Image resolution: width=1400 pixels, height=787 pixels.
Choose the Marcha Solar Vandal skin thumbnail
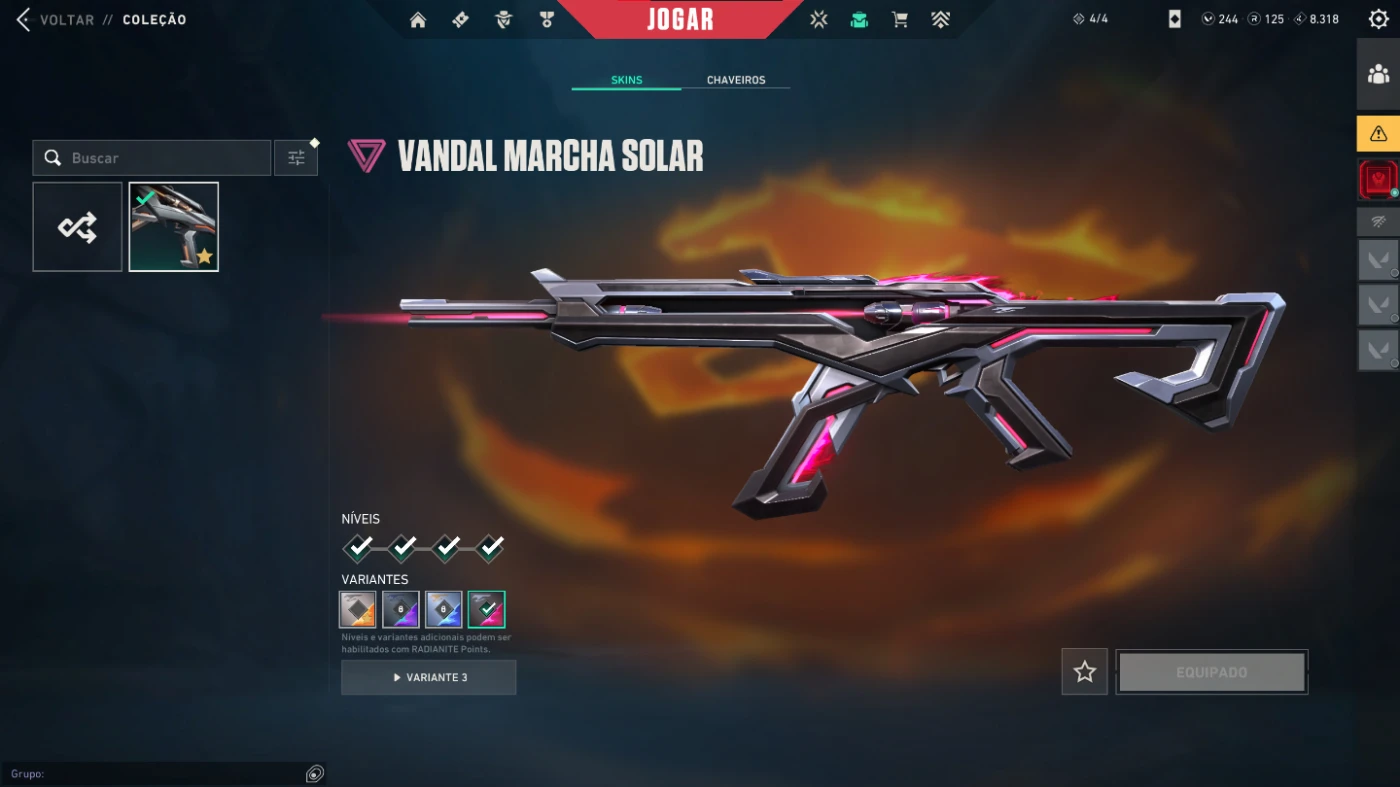173,227
